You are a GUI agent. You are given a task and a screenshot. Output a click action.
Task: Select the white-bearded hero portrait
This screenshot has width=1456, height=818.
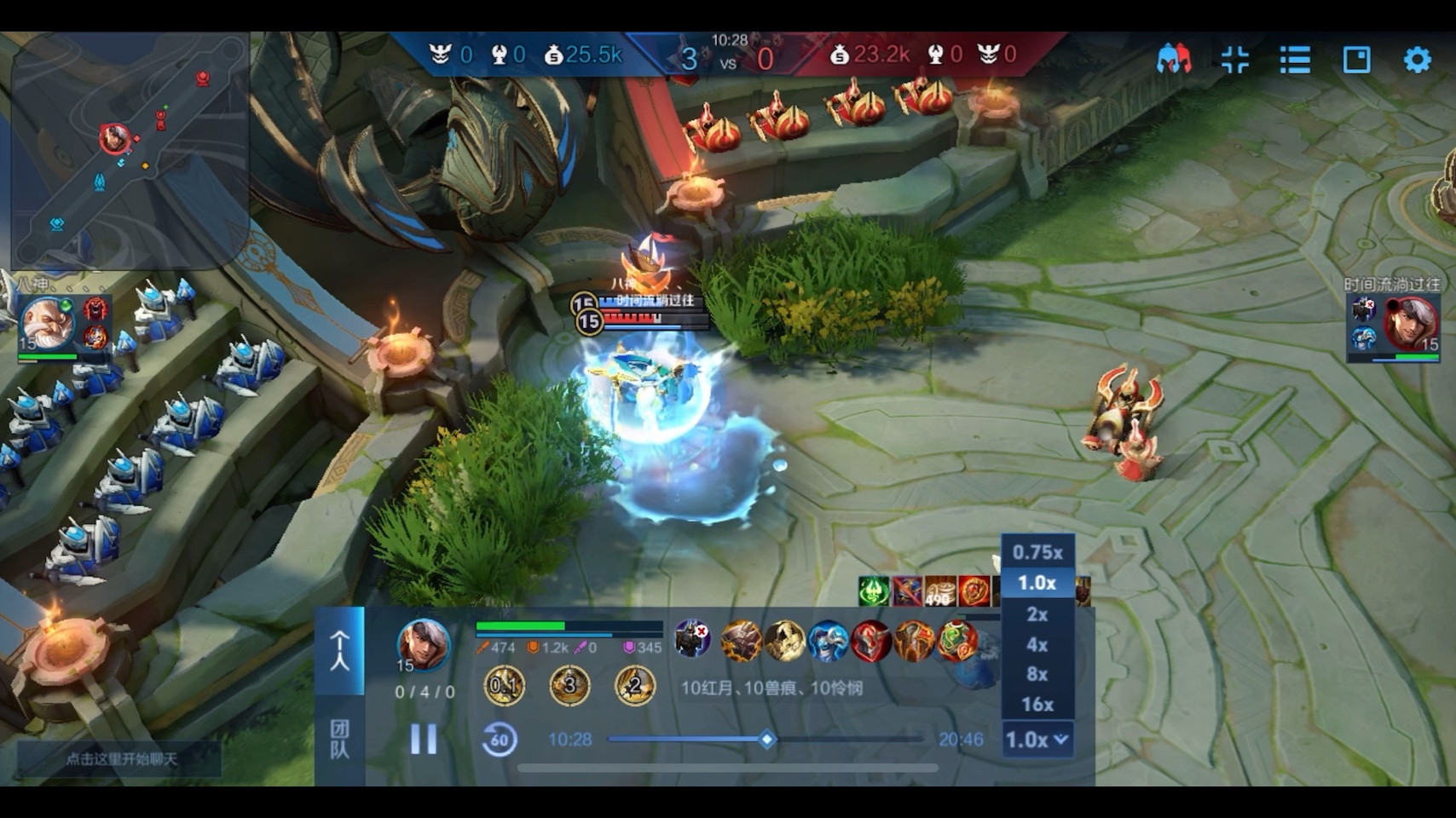[47, 324]
